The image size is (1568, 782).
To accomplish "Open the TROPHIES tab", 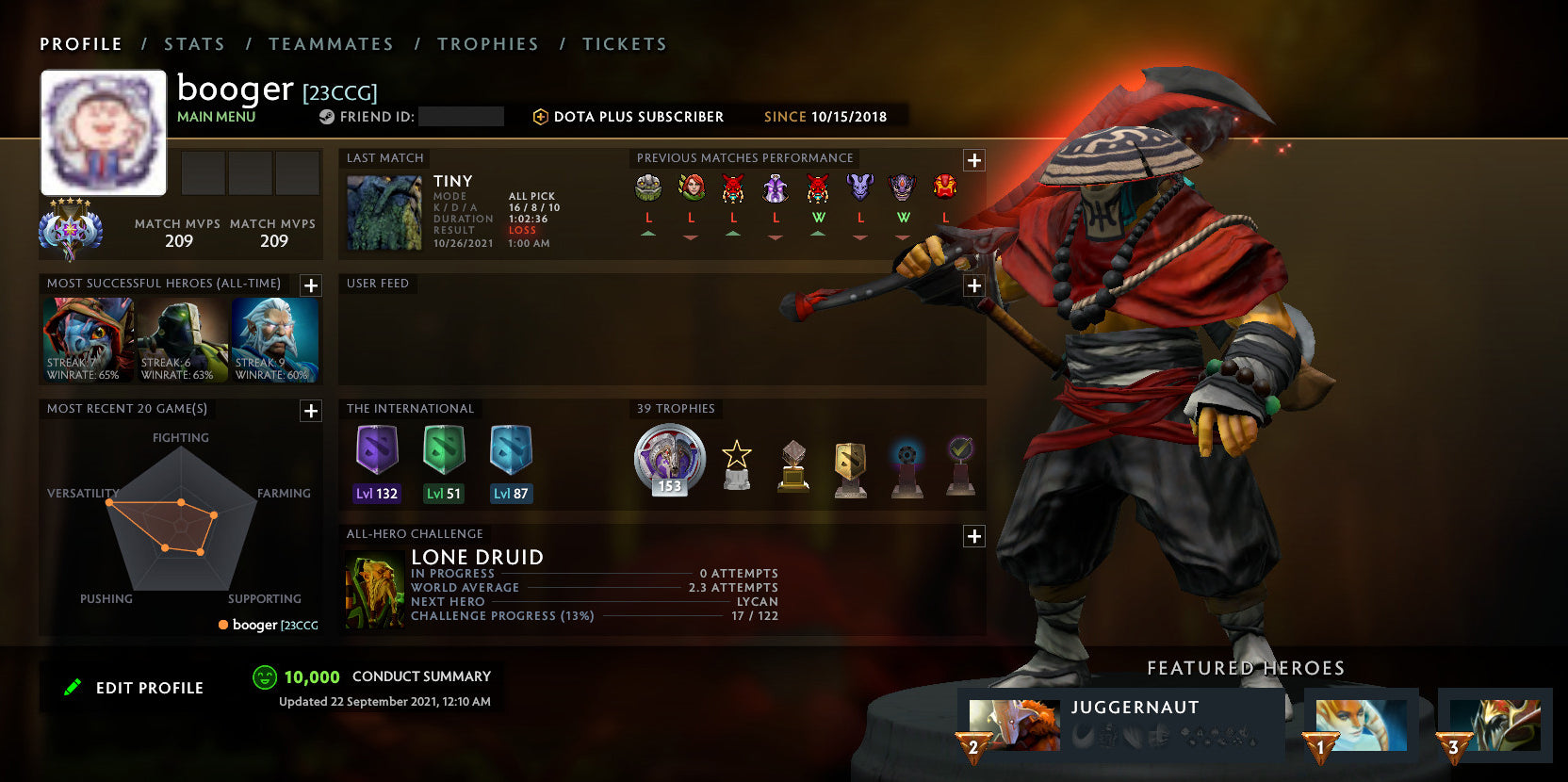I will click(x=488, y=43).
